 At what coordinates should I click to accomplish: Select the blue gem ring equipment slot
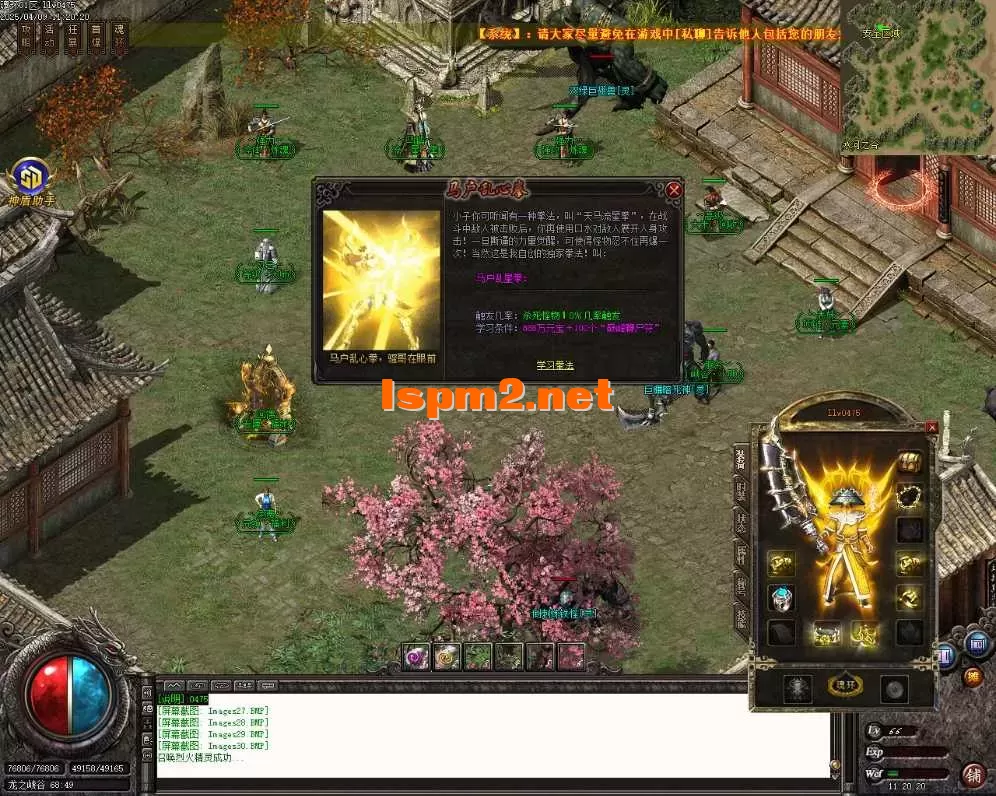(781, 598)
